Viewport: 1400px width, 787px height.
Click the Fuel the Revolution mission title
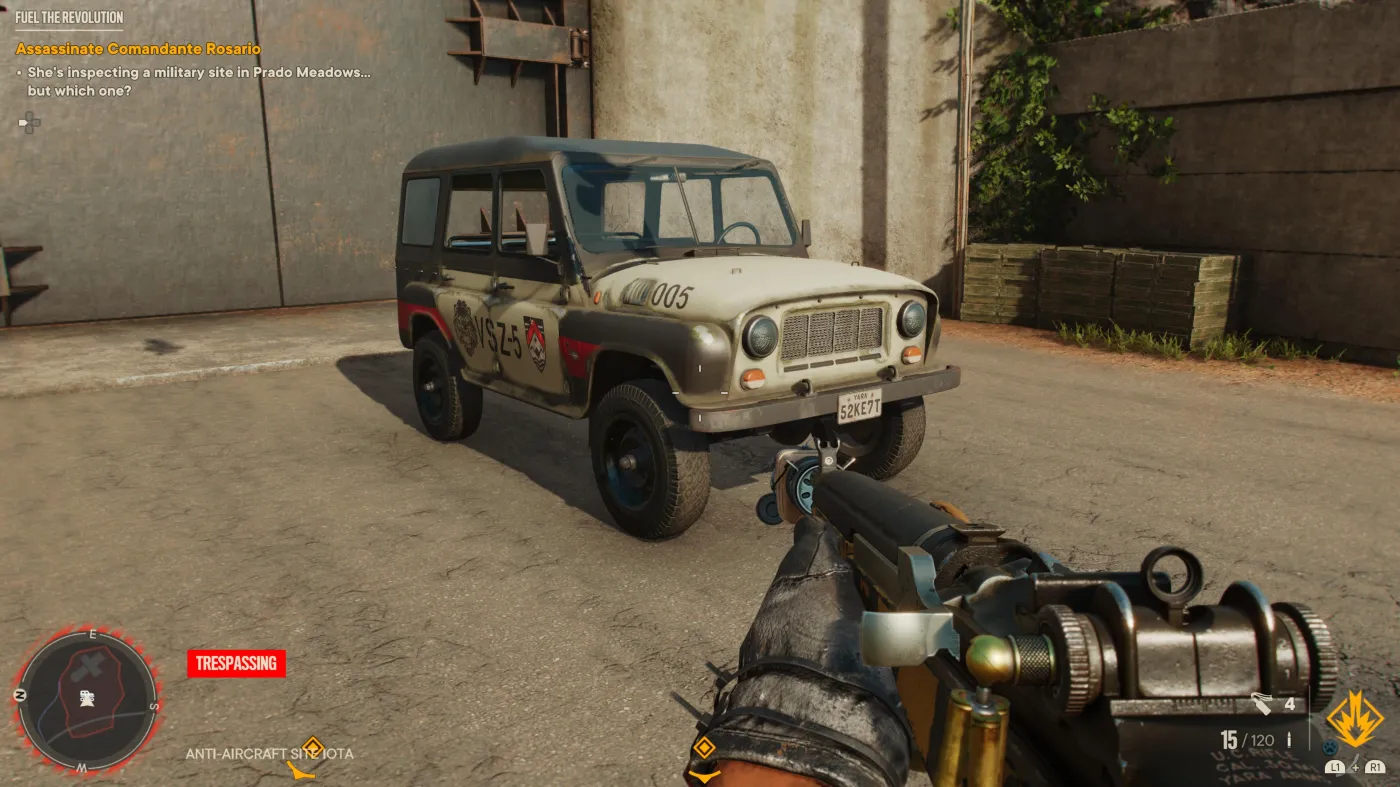(69, 18)
